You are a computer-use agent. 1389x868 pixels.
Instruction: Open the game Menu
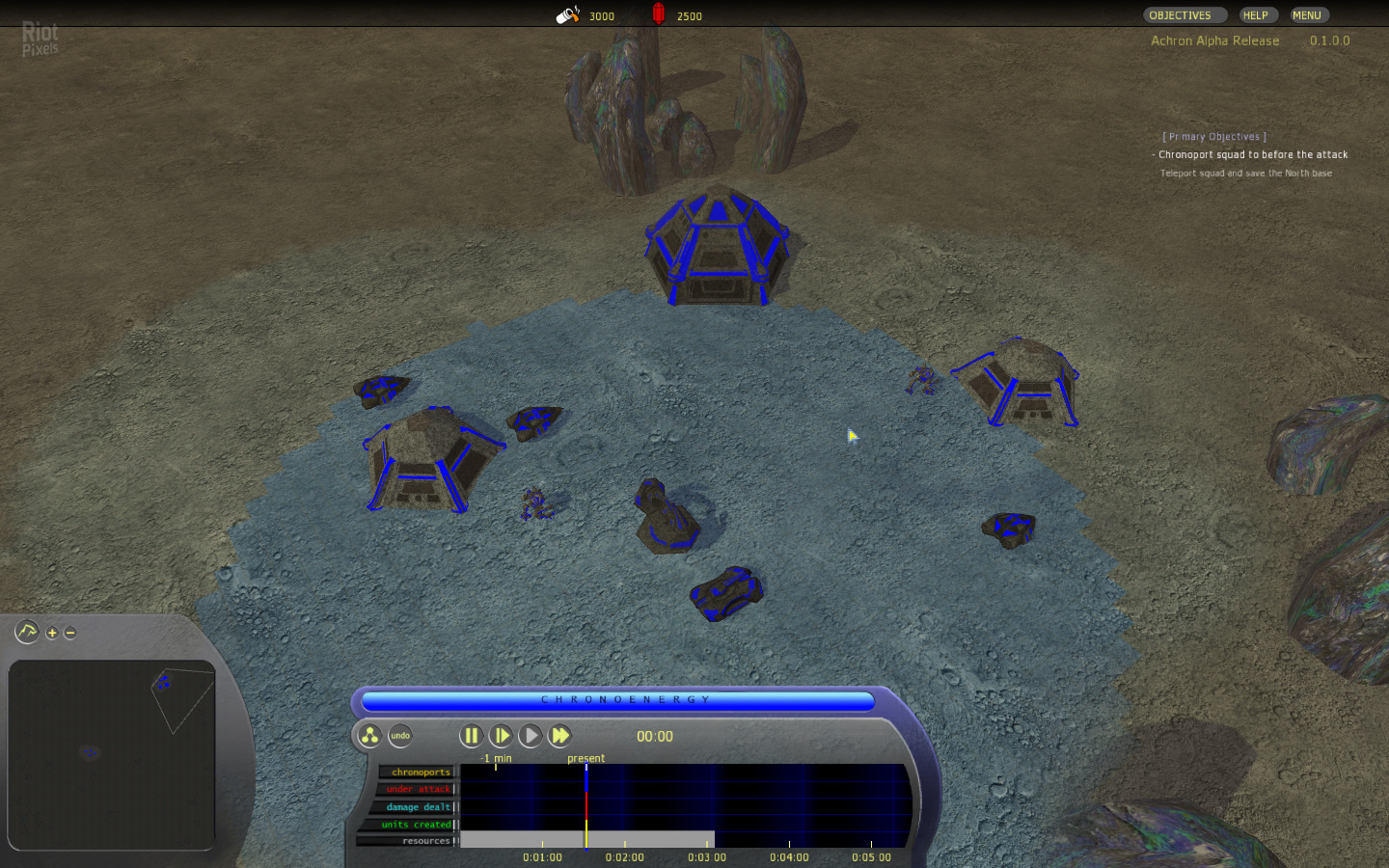(x=1307, y=15)
